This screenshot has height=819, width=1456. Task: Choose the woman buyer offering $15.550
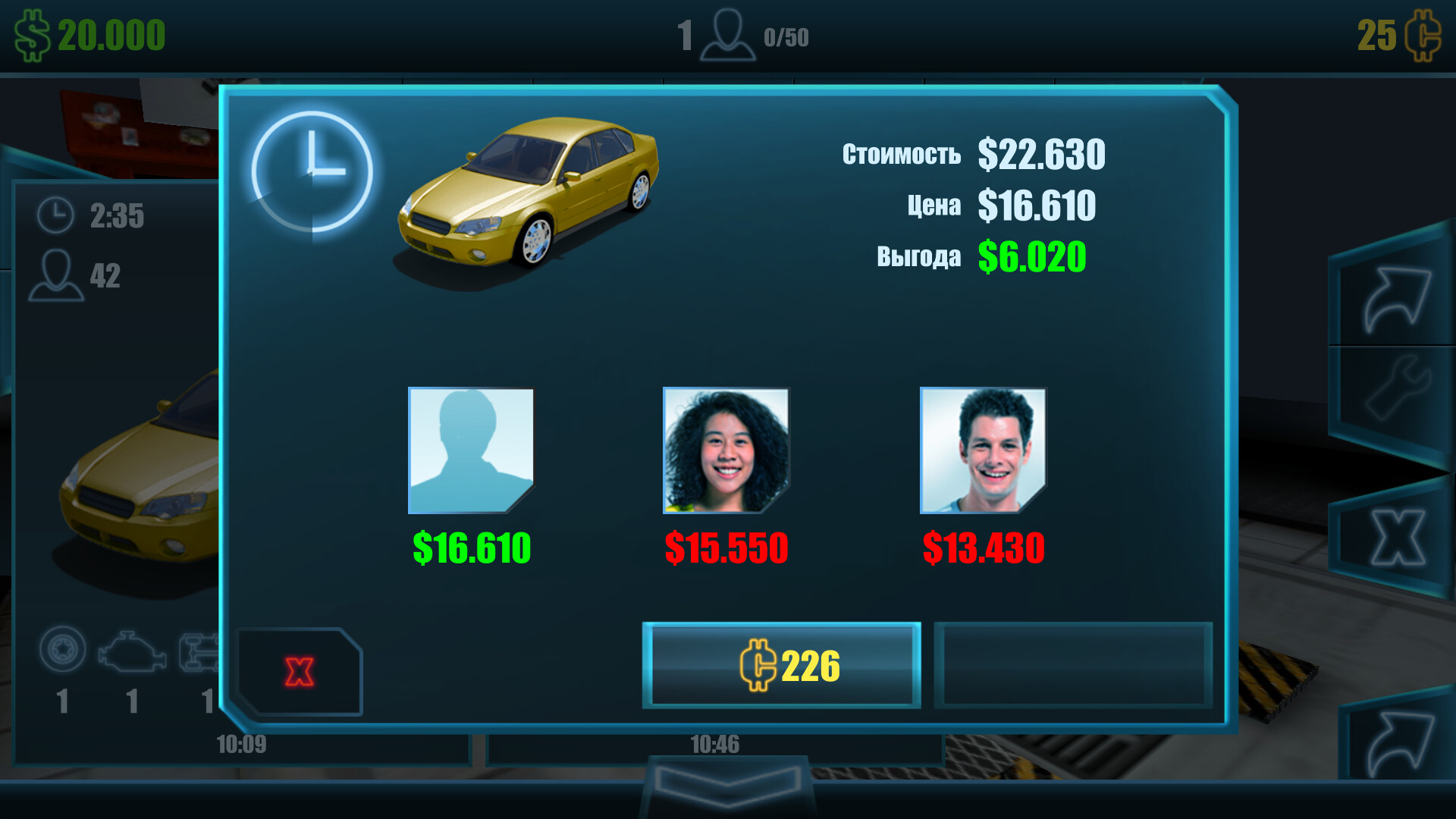pos(726,451)
